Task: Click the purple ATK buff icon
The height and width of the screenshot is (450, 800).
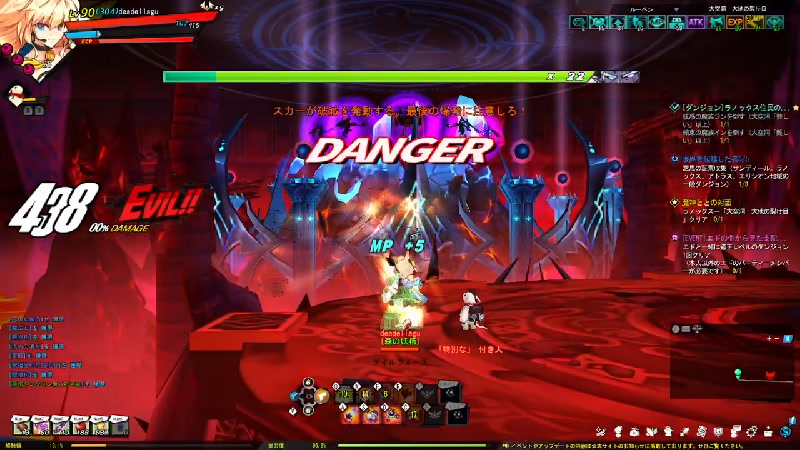Action: (x=696, y=21)
